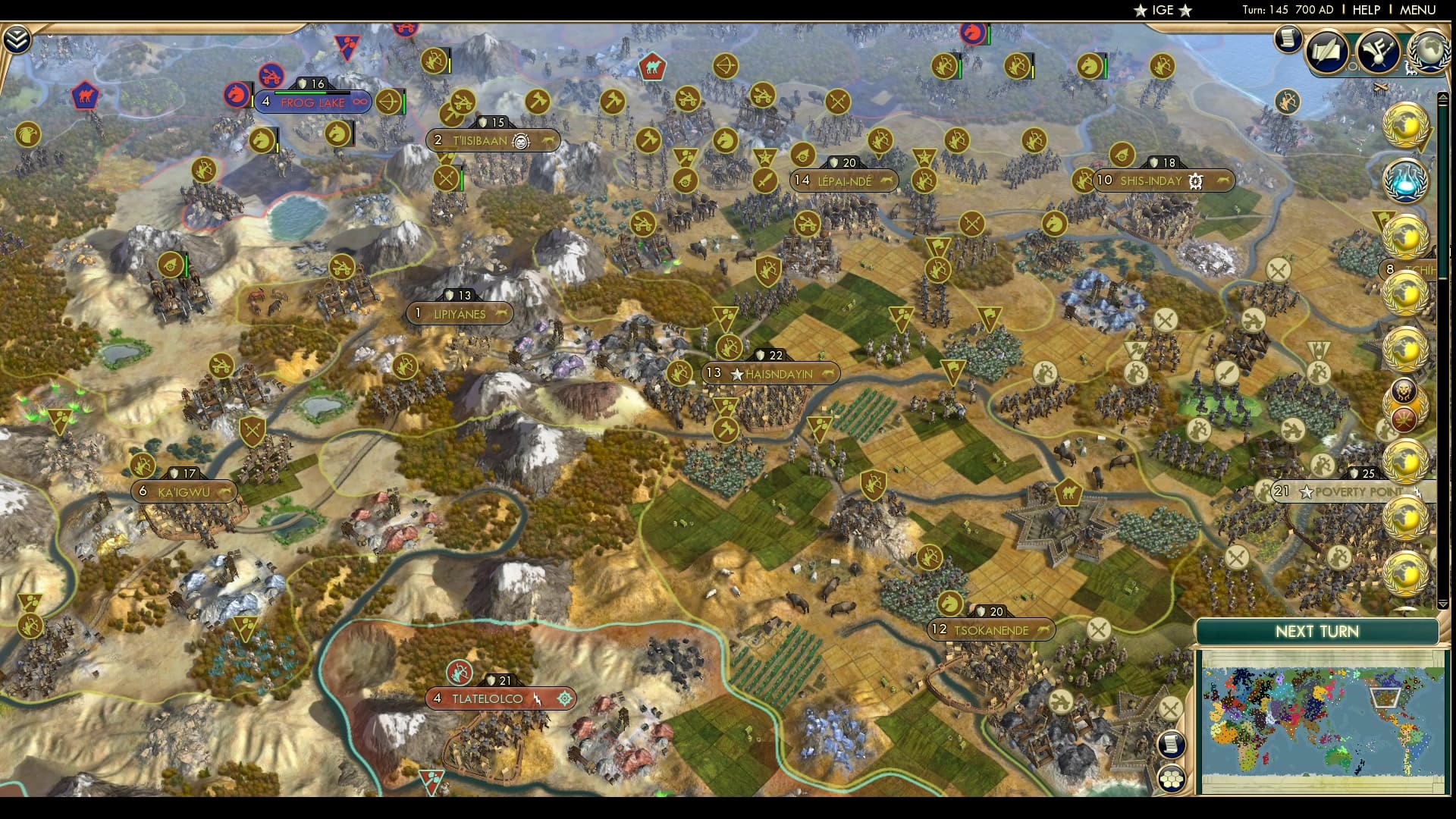Viewport: 1456px width, 819px height.
Task: Open HELP from the top bar
Action: click(x=1366, y=10)
